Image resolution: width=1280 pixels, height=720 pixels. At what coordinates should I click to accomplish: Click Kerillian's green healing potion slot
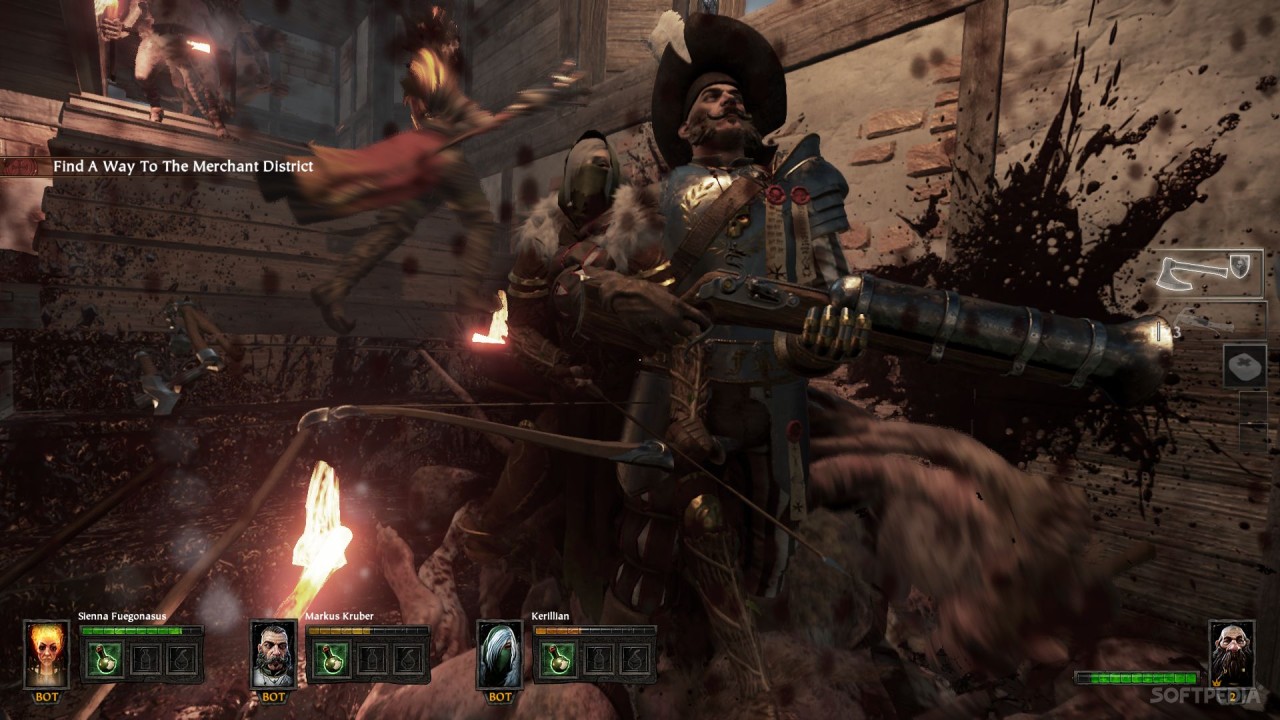pos(556,660)
